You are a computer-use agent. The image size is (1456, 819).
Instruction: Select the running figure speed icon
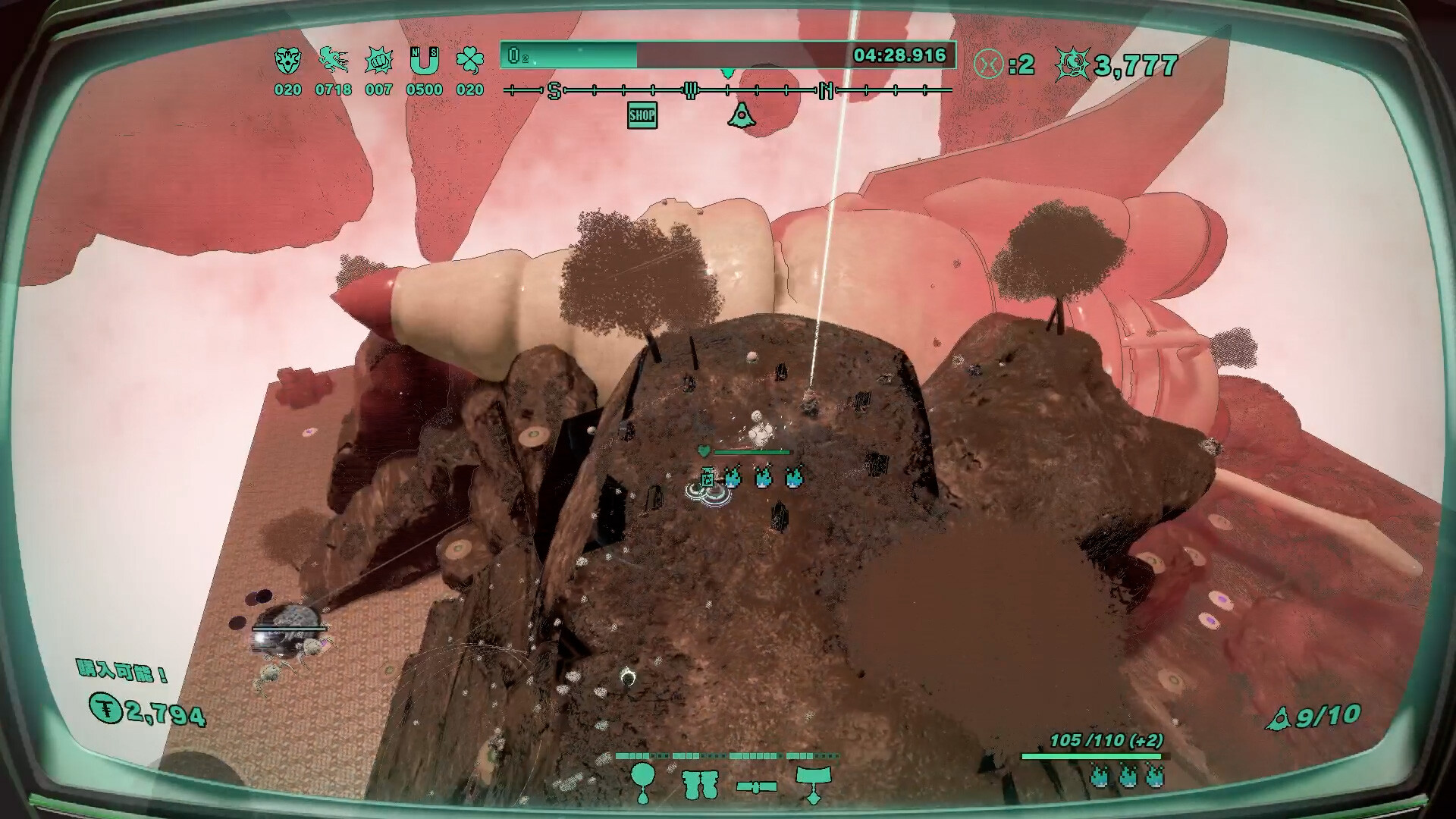tap(333, 60)
